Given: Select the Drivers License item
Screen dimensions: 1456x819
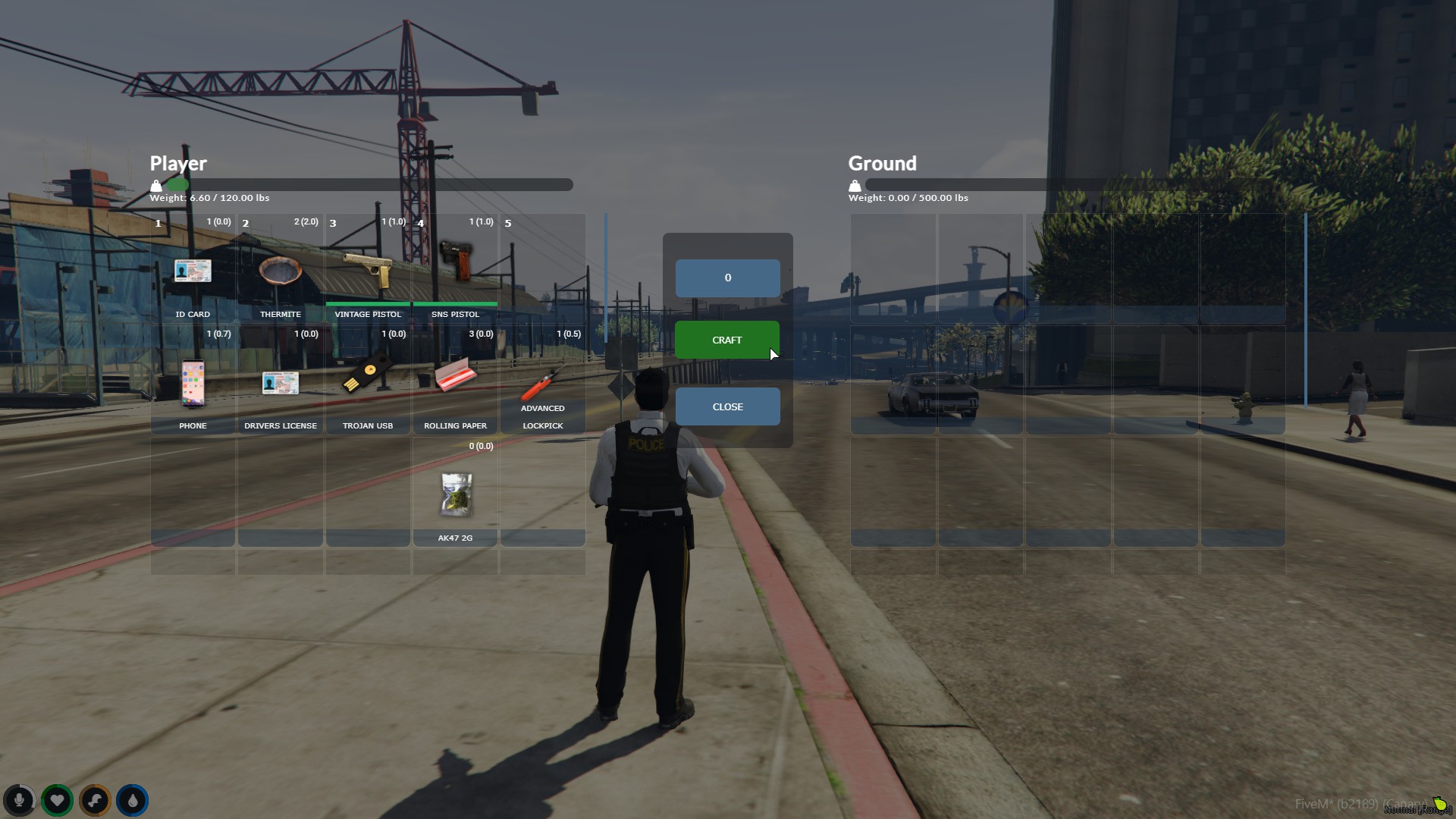Looking at the screenshot, I should click(x=281, y=383).
